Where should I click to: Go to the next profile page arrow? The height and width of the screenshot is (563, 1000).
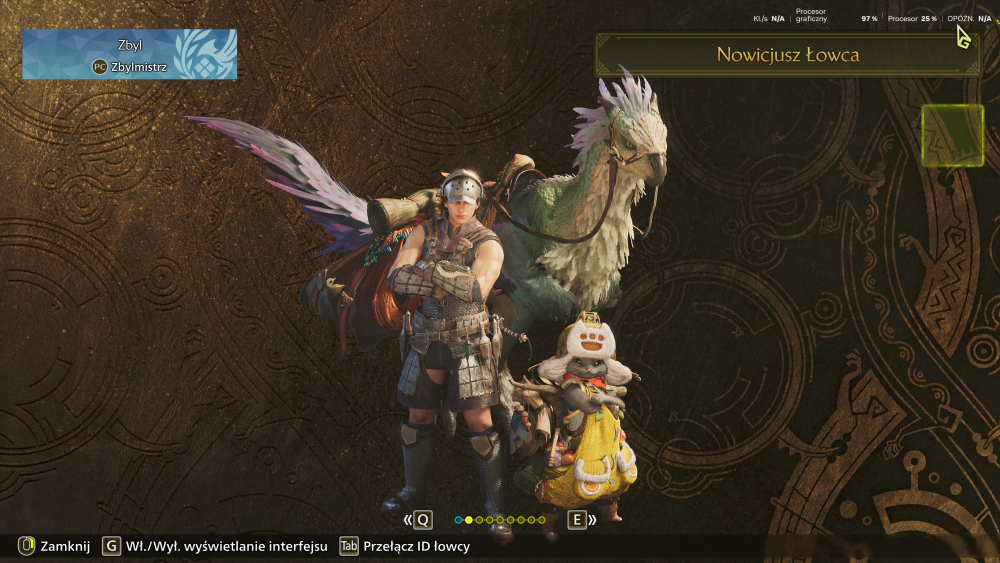(x=581, y=520)
